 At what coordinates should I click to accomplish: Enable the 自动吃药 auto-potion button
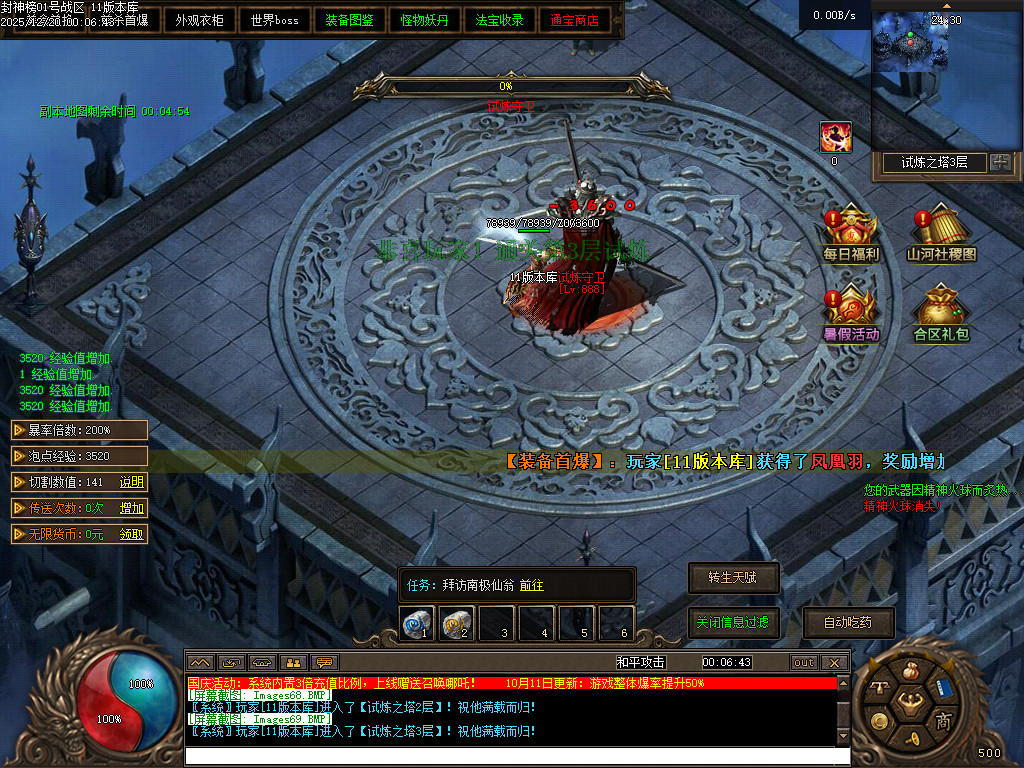pyautogui.click(x=848, y=622)
